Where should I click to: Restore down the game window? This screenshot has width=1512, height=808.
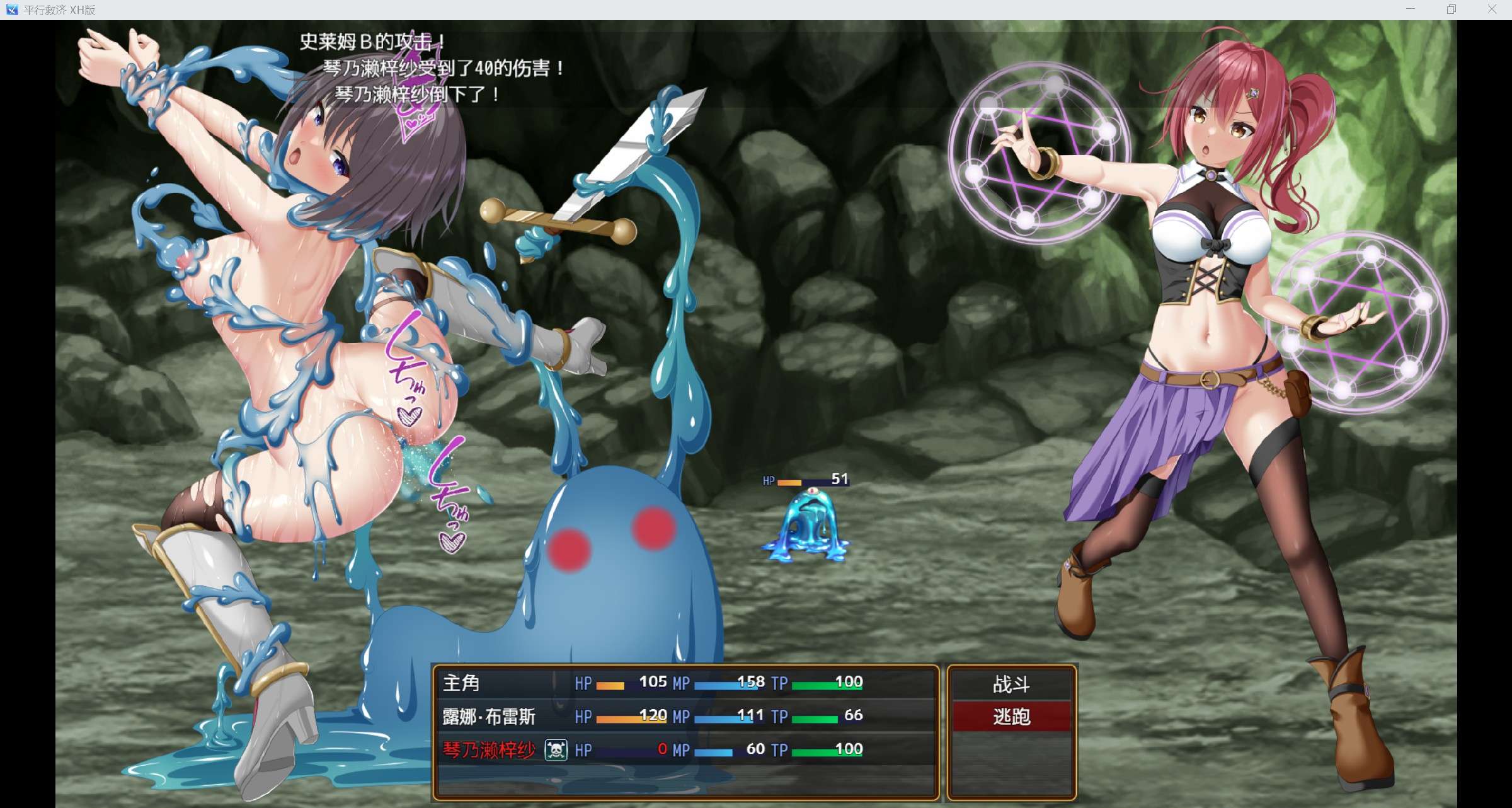tap(1452, 9)
